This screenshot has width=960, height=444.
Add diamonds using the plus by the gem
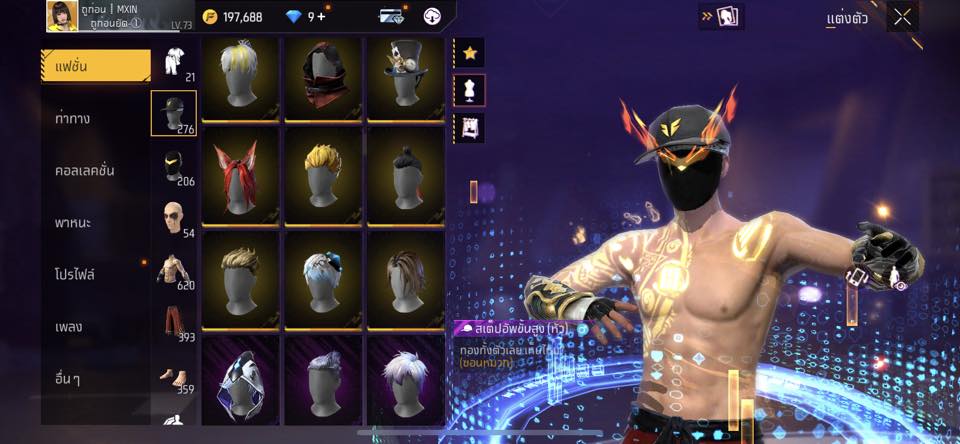click(x=321, y=17)
